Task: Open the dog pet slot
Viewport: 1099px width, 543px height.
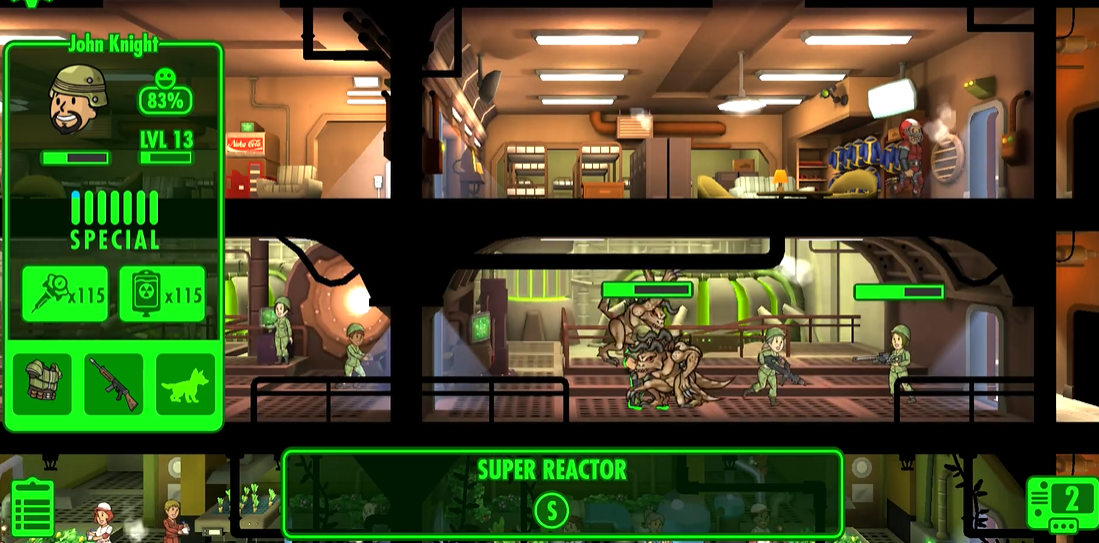Action: click(186, 383)
